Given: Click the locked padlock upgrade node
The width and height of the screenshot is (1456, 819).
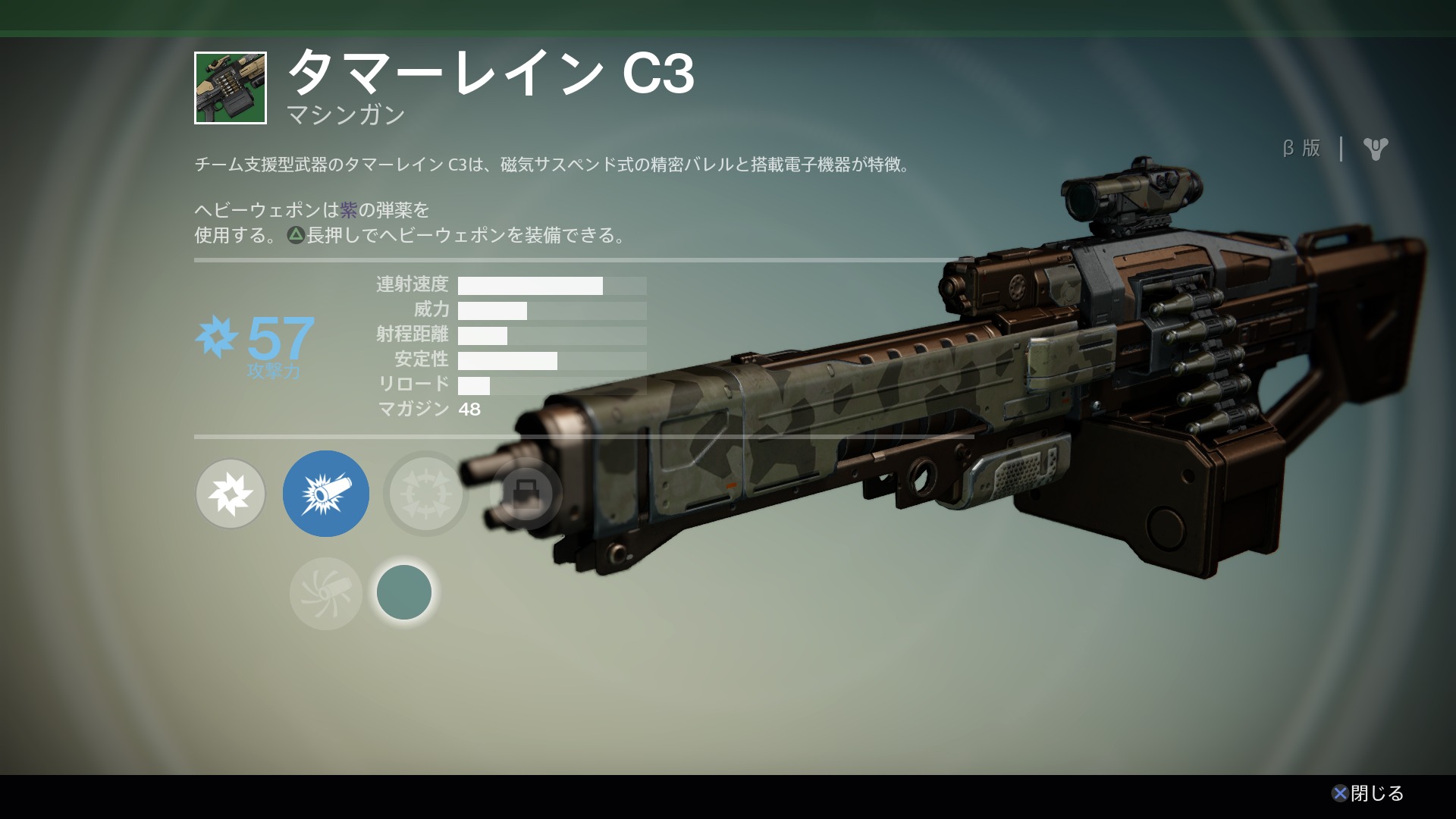Looking at the screenshot, I should click(526, 494).
